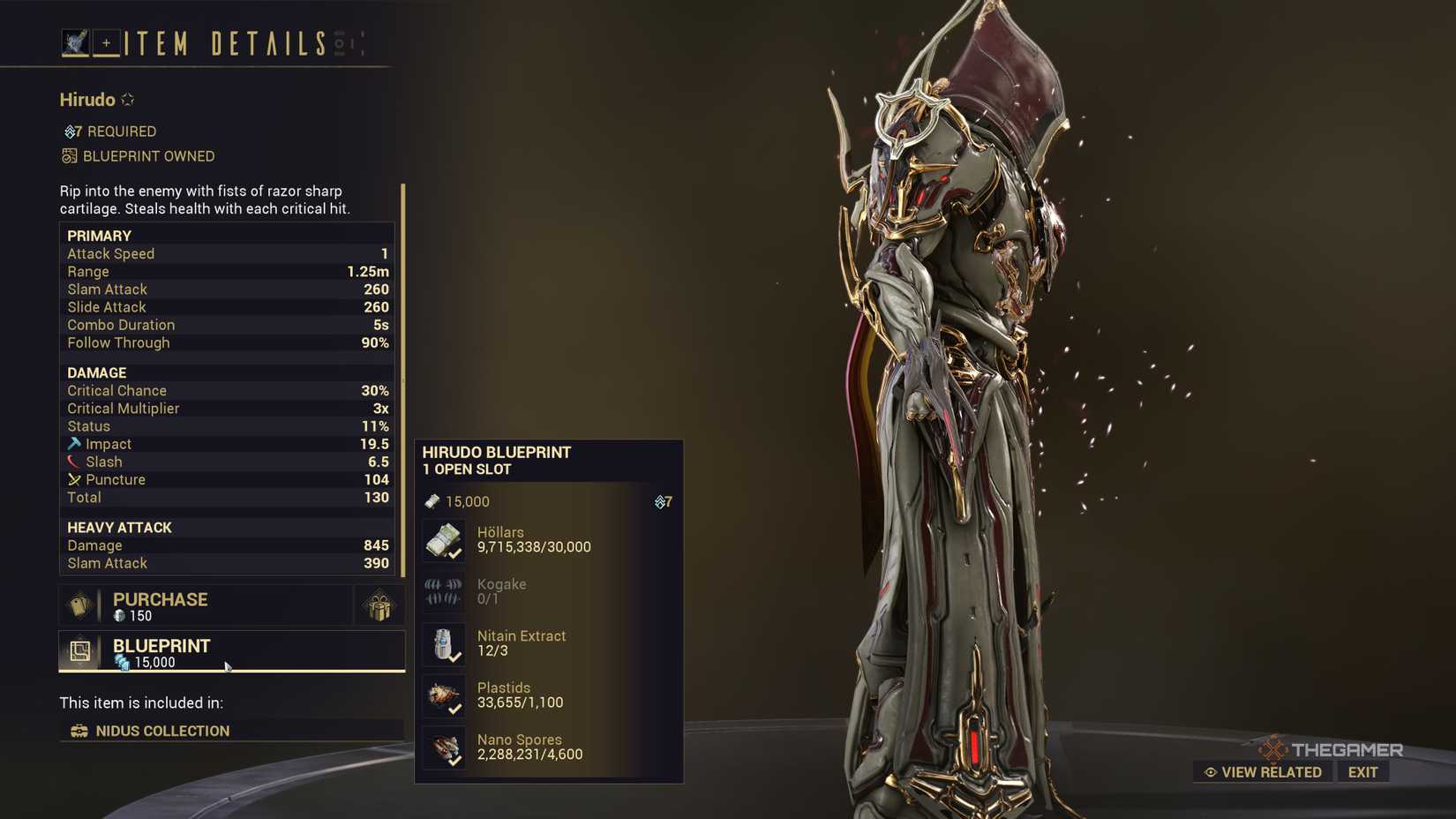Image resolution: width=1456 pixels, height=819 pixels.
Task: Toggle the favorite star beside Hirudo
Action: coord(126,99)
